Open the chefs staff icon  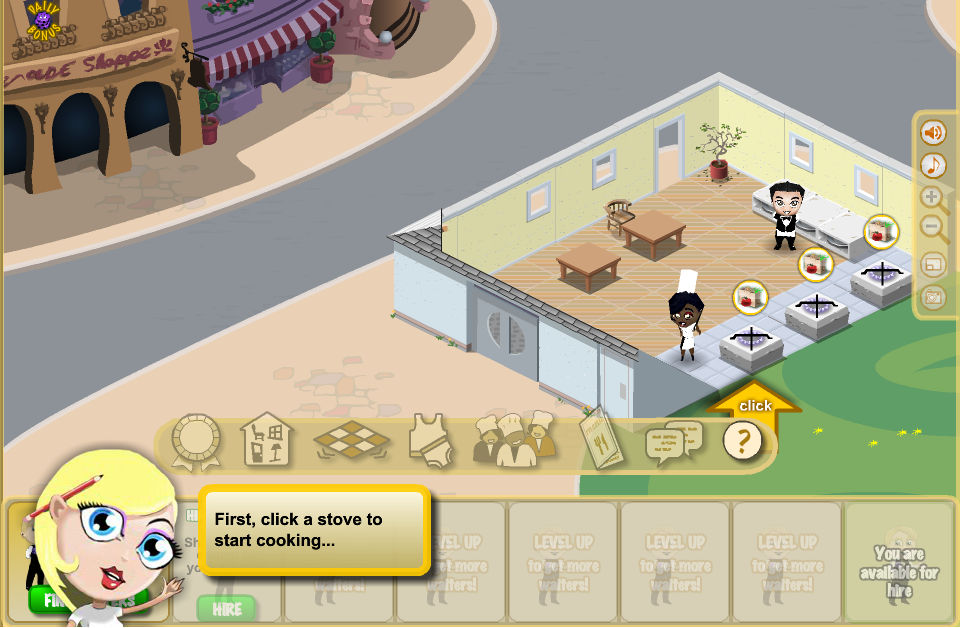[x=514, y=440]
